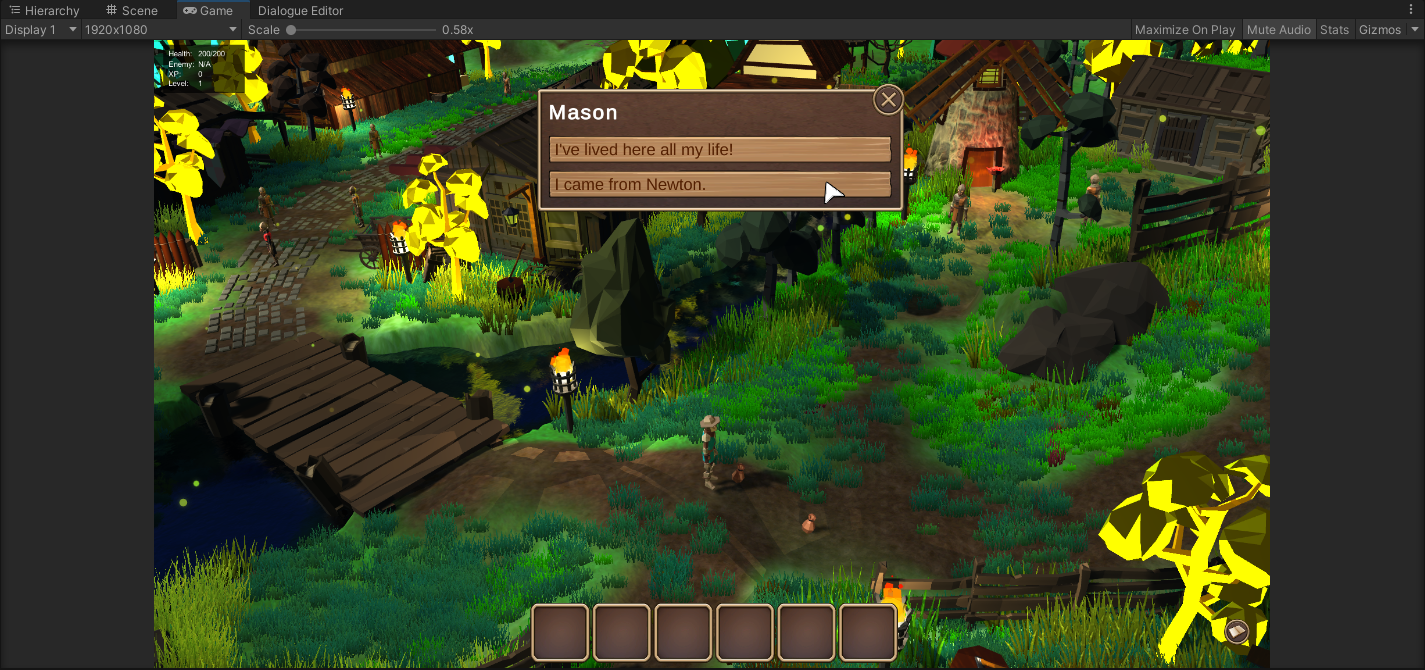Close the Mason dialogue window
The height and width of the screenshot is (670, 1425).
point(888,100)
